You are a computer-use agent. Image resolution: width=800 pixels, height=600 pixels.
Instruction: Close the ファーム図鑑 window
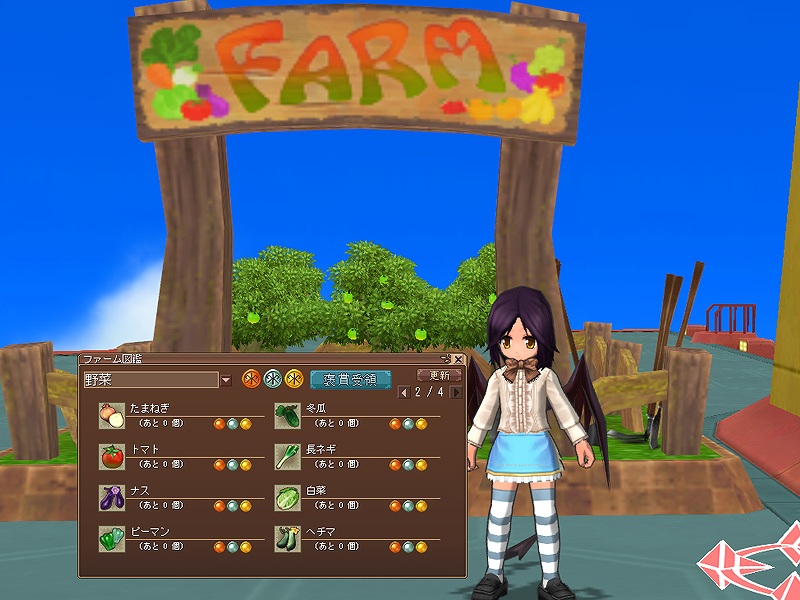tap(459, 359)
